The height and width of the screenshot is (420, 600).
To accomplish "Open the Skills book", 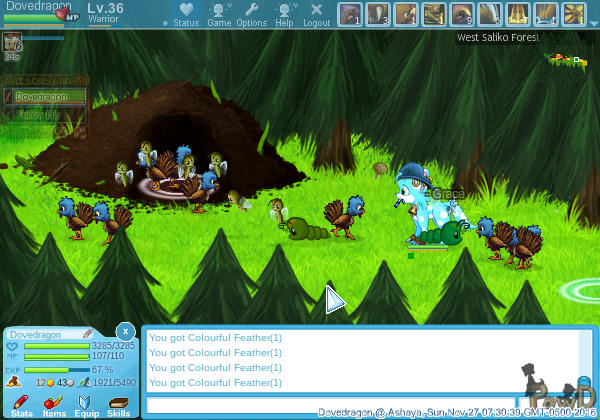I will click(x=118, y=403).
